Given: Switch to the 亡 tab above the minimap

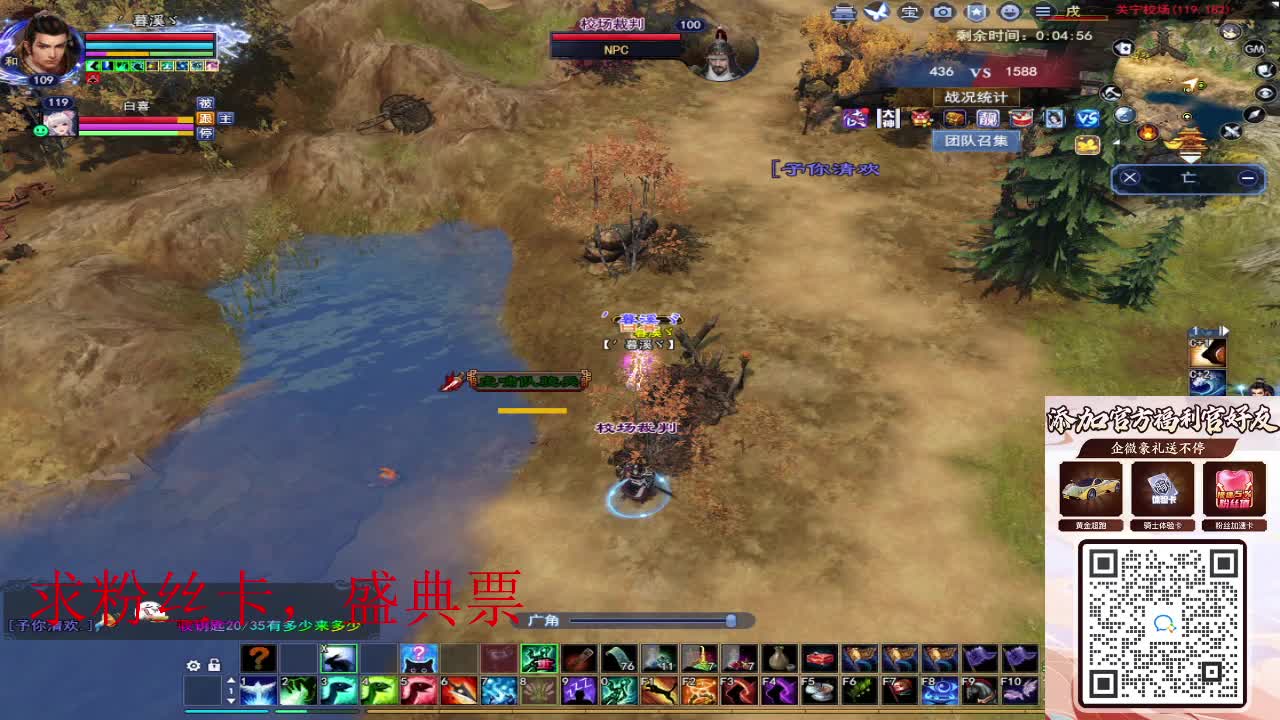Looking at the screenshot, I should coord(1189,176).
